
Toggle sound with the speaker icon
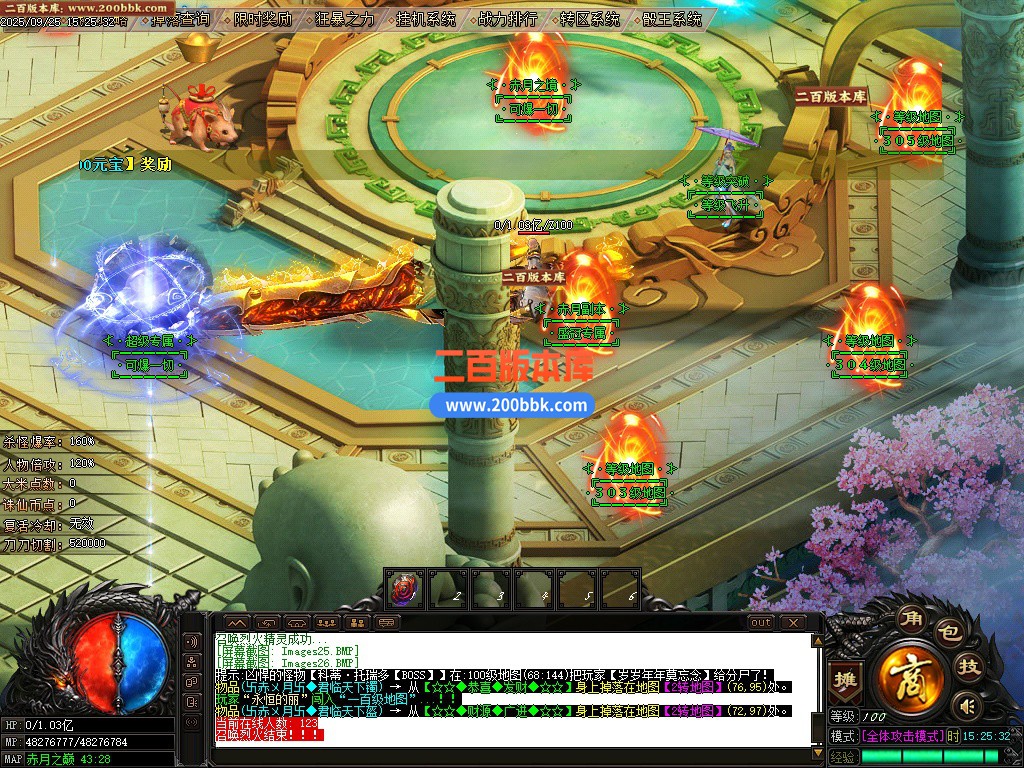(965, 706)
